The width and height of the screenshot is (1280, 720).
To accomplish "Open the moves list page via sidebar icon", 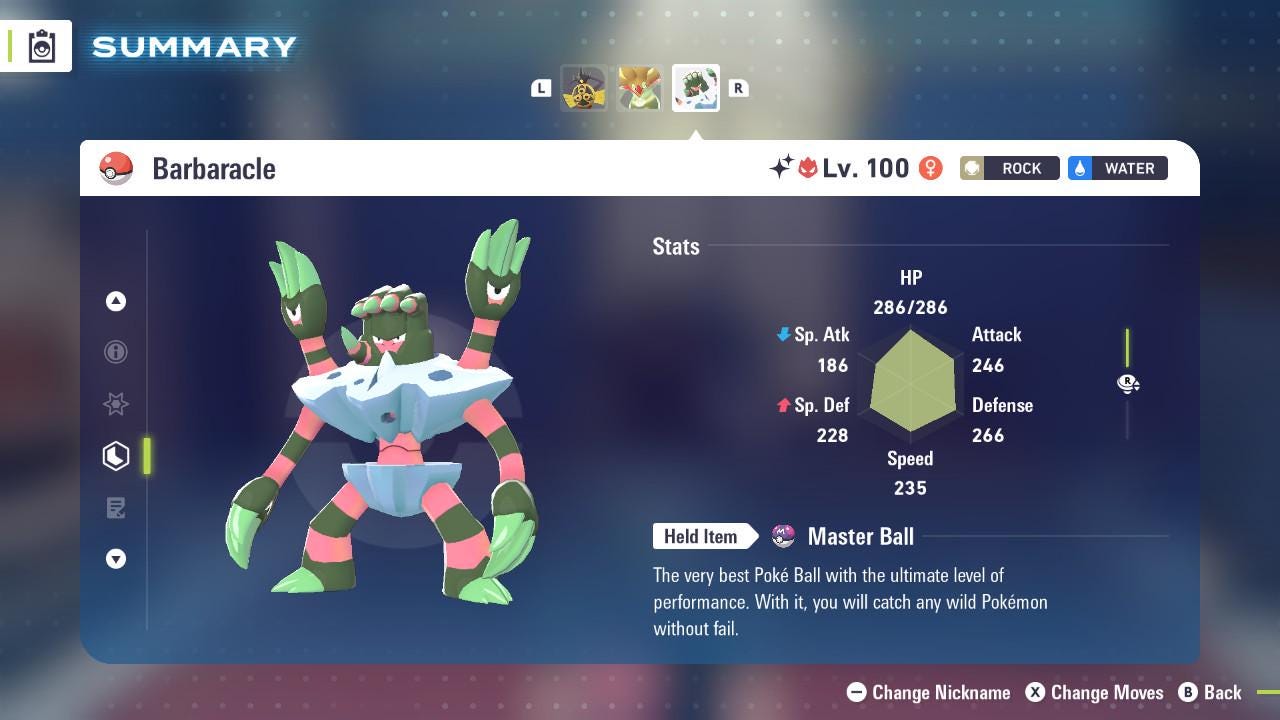I will point(116,508).
